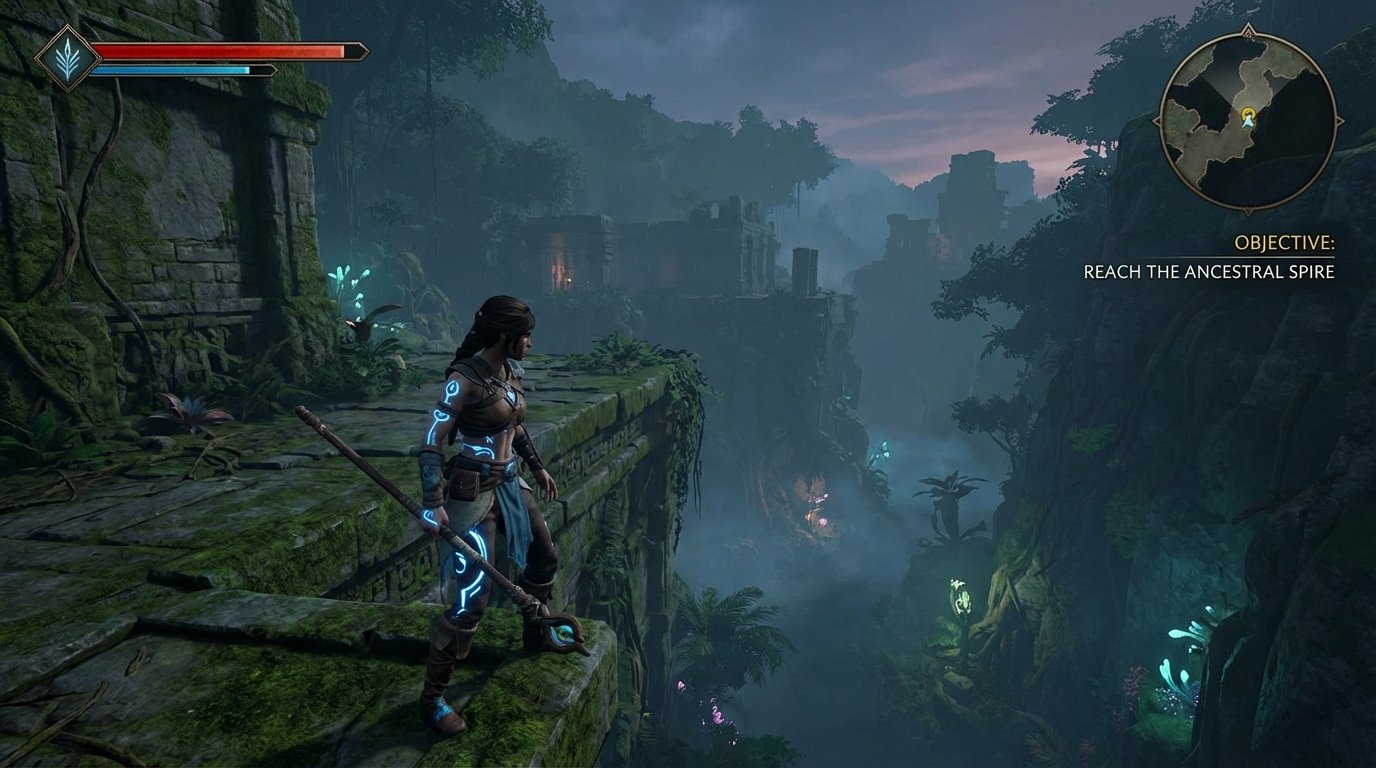
Task: Select the player marker on the minimap
Action: click(1247, 119)
